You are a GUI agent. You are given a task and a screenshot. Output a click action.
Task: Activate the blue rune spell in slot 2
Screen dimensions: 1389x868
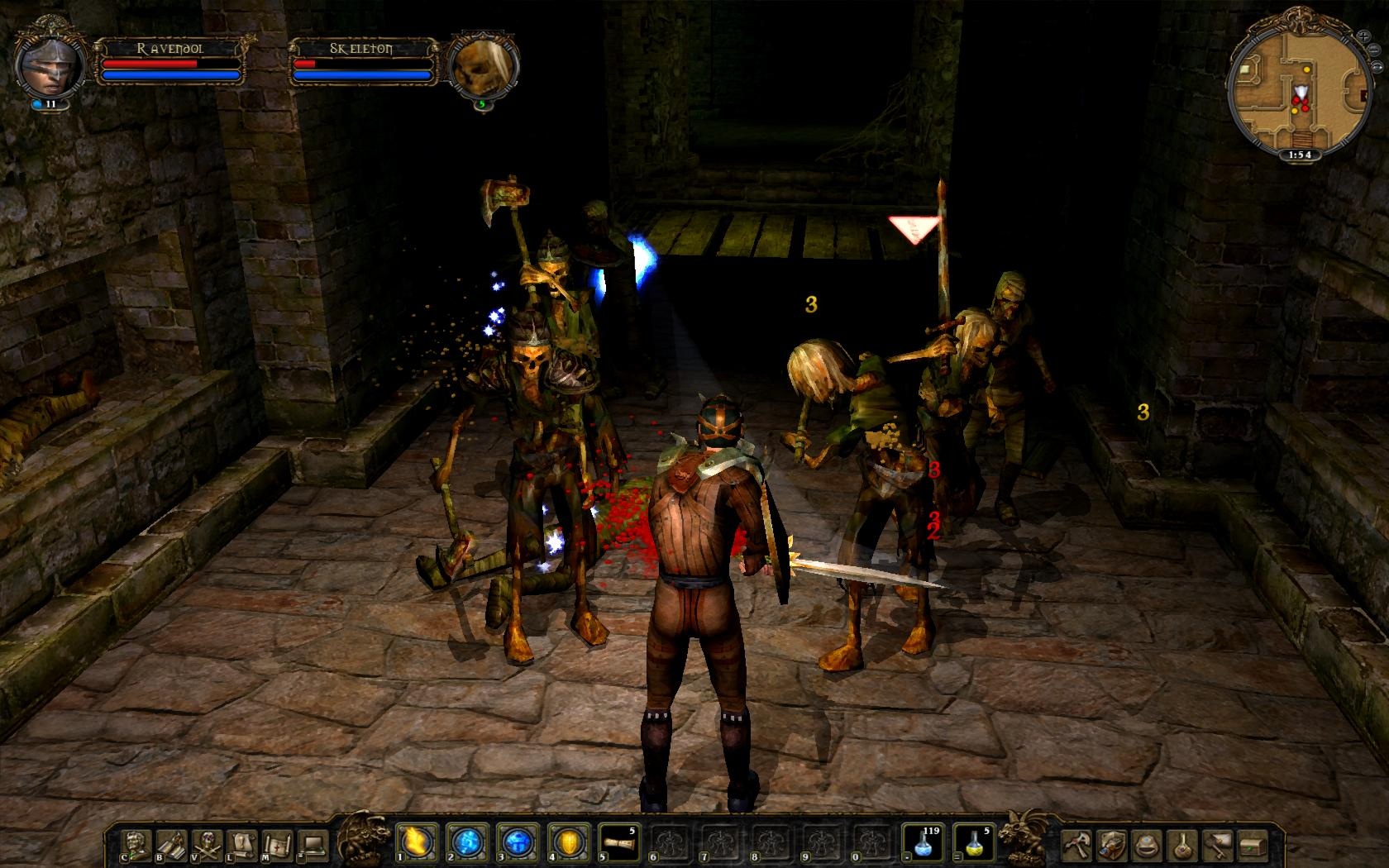click(x=465, y=842)
